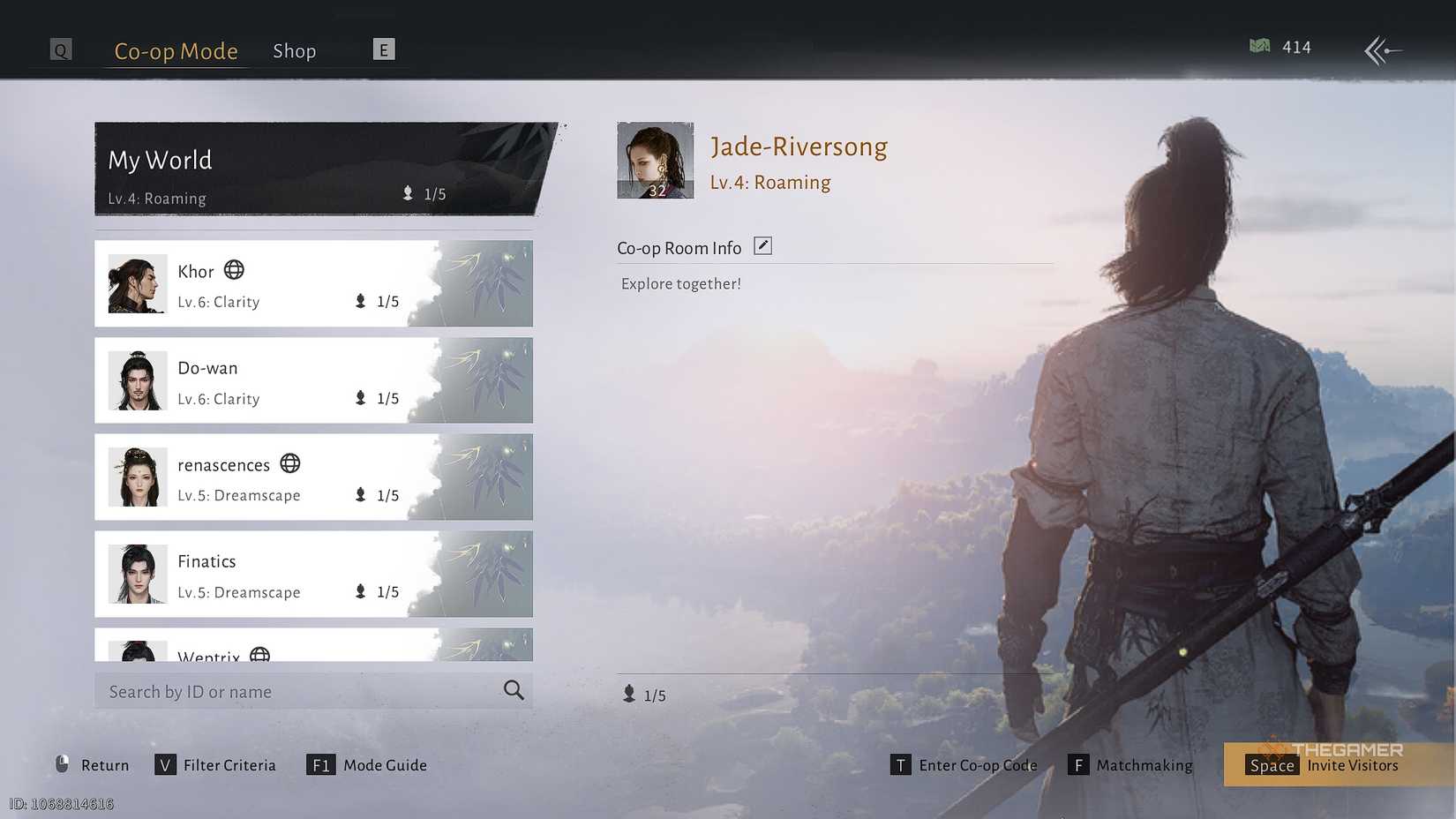Viewport: 1456px width, 819px height.
Task: Click the Search by ID or name field
Action: [265, 691]
